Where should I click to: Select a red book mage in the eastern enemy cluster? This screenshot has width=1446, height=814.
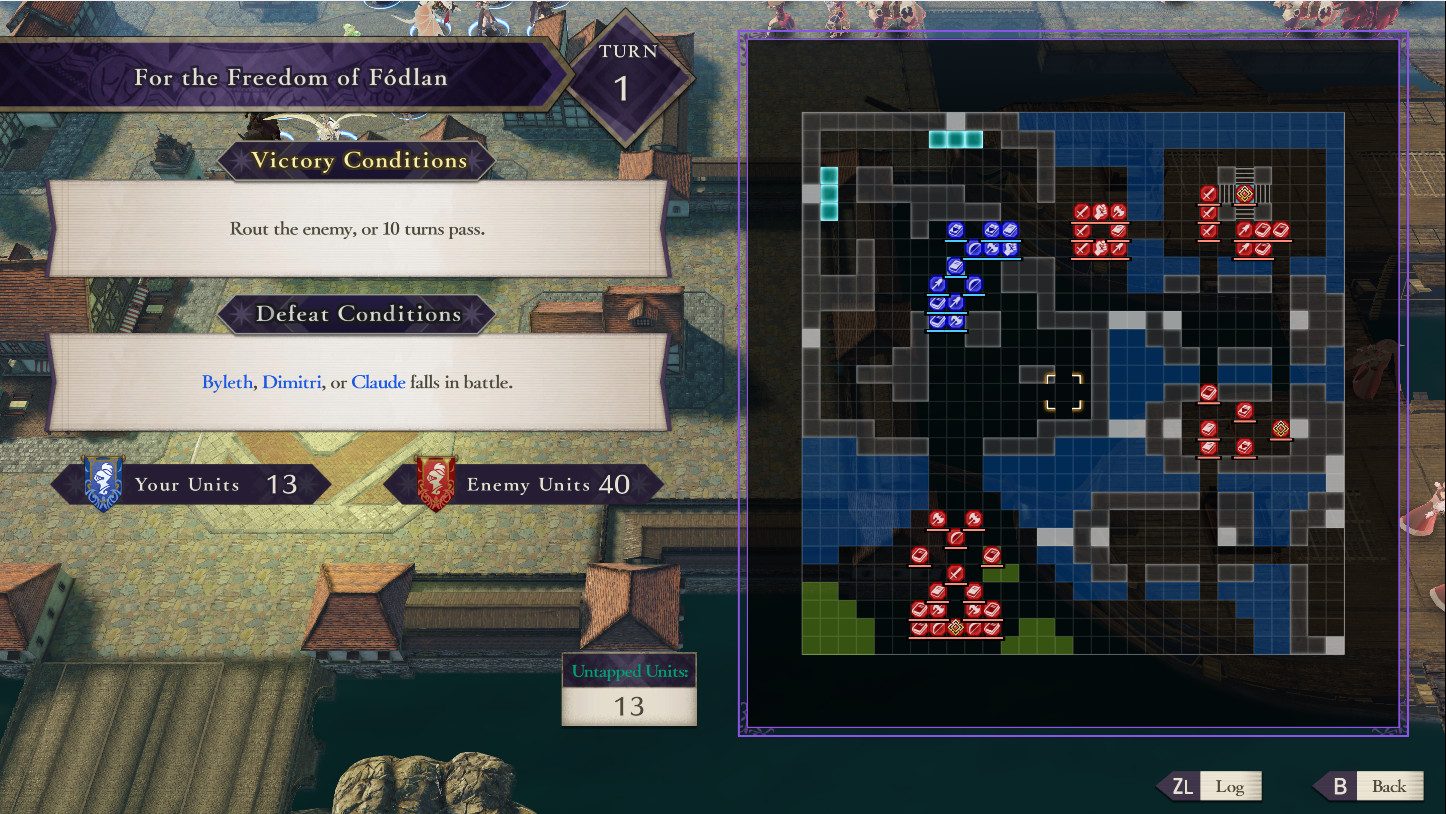coord(1209,392)
